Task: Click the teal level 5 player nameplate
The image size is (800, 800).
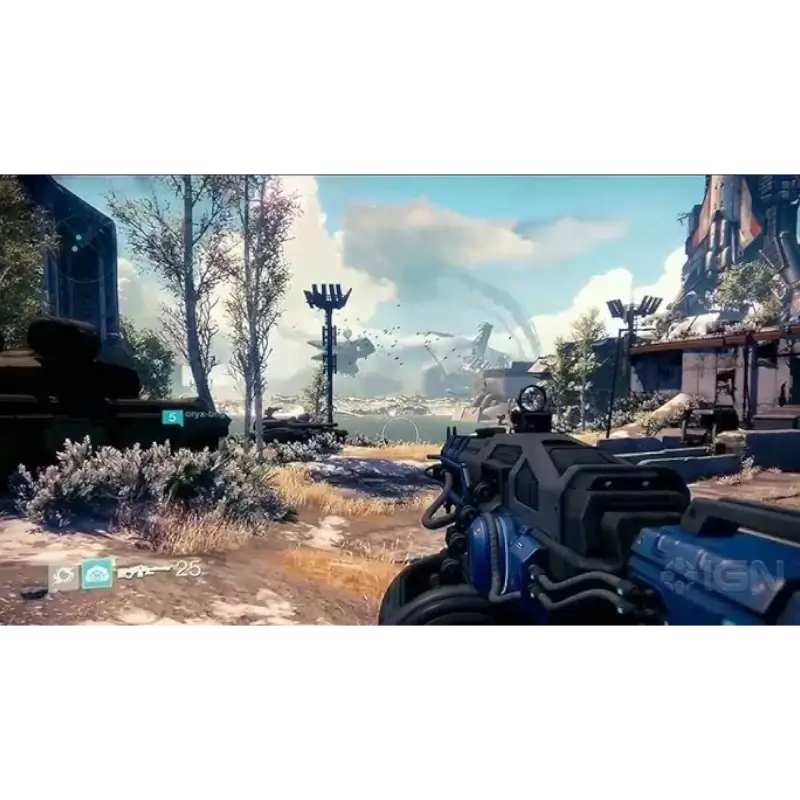Action: (x=173, y=417)
